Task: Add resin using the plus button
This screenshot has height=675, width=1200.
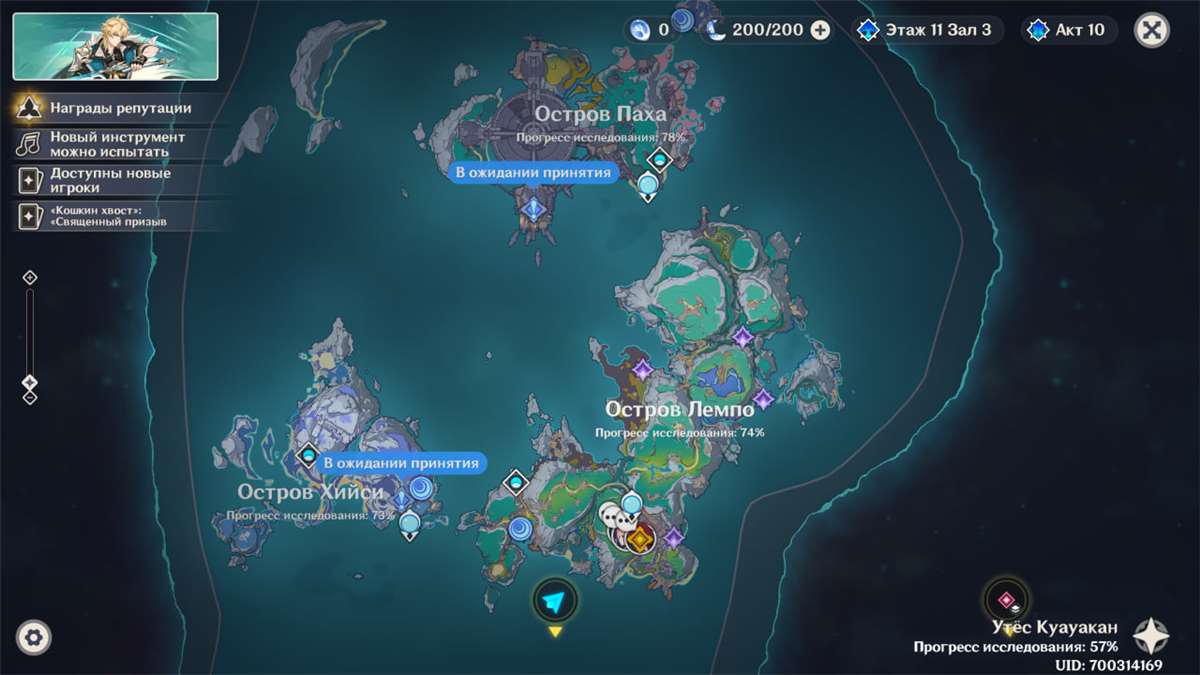Action: click(820, 30)
